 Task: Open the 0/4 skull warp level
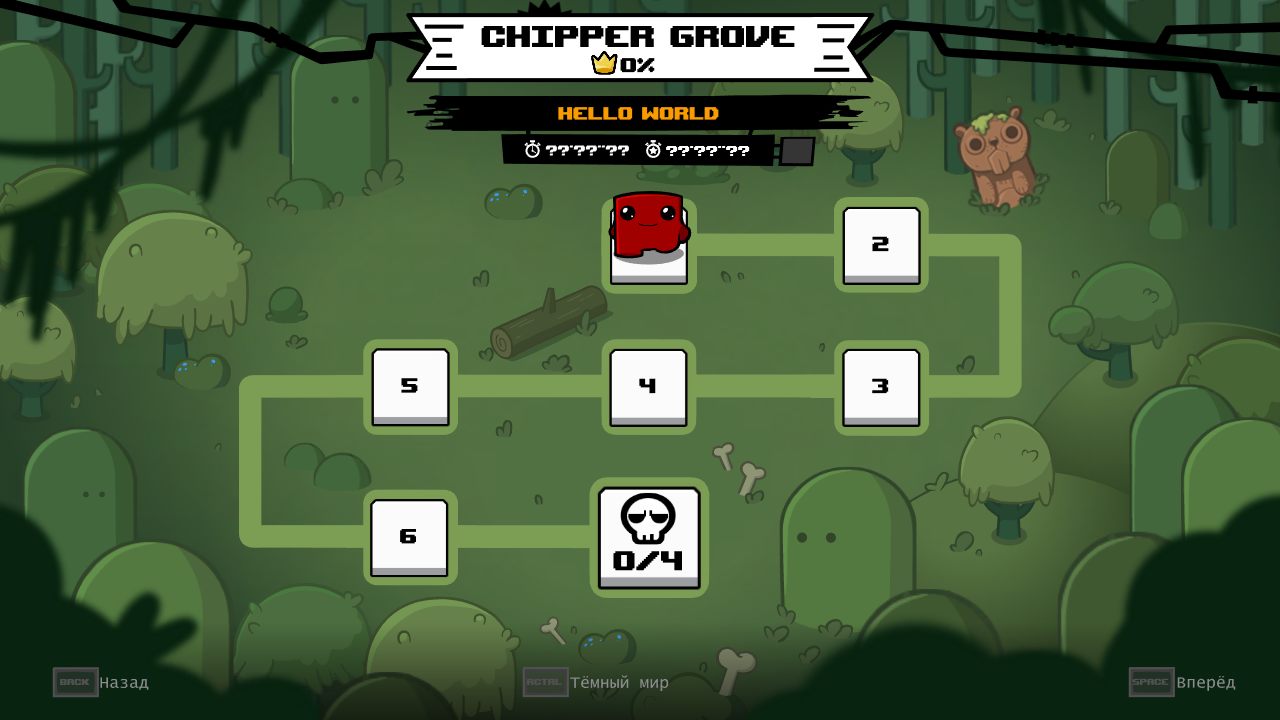click(648, 537)
